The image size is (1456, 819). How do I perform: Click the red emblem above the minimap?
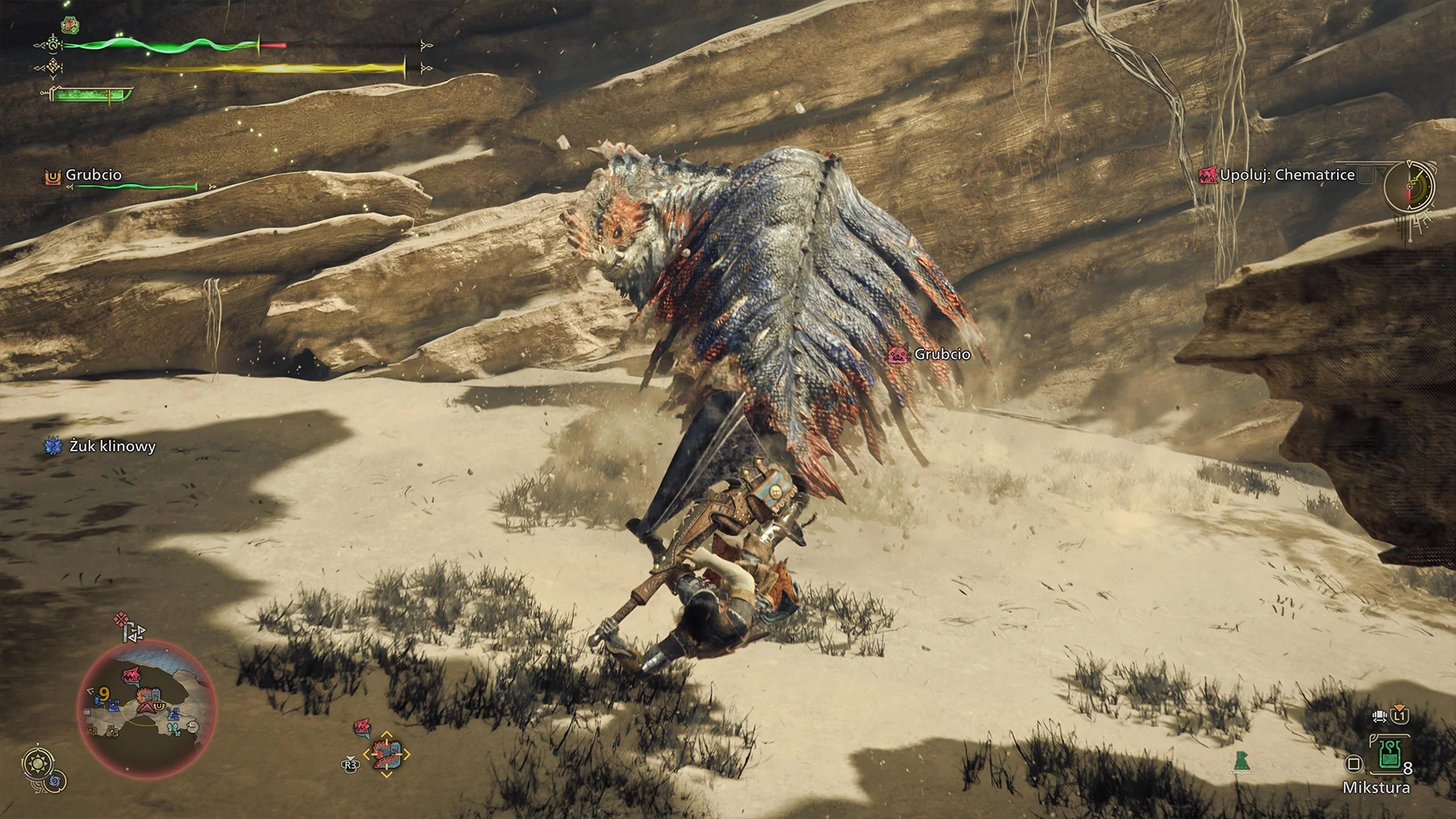tap(121, 620)
